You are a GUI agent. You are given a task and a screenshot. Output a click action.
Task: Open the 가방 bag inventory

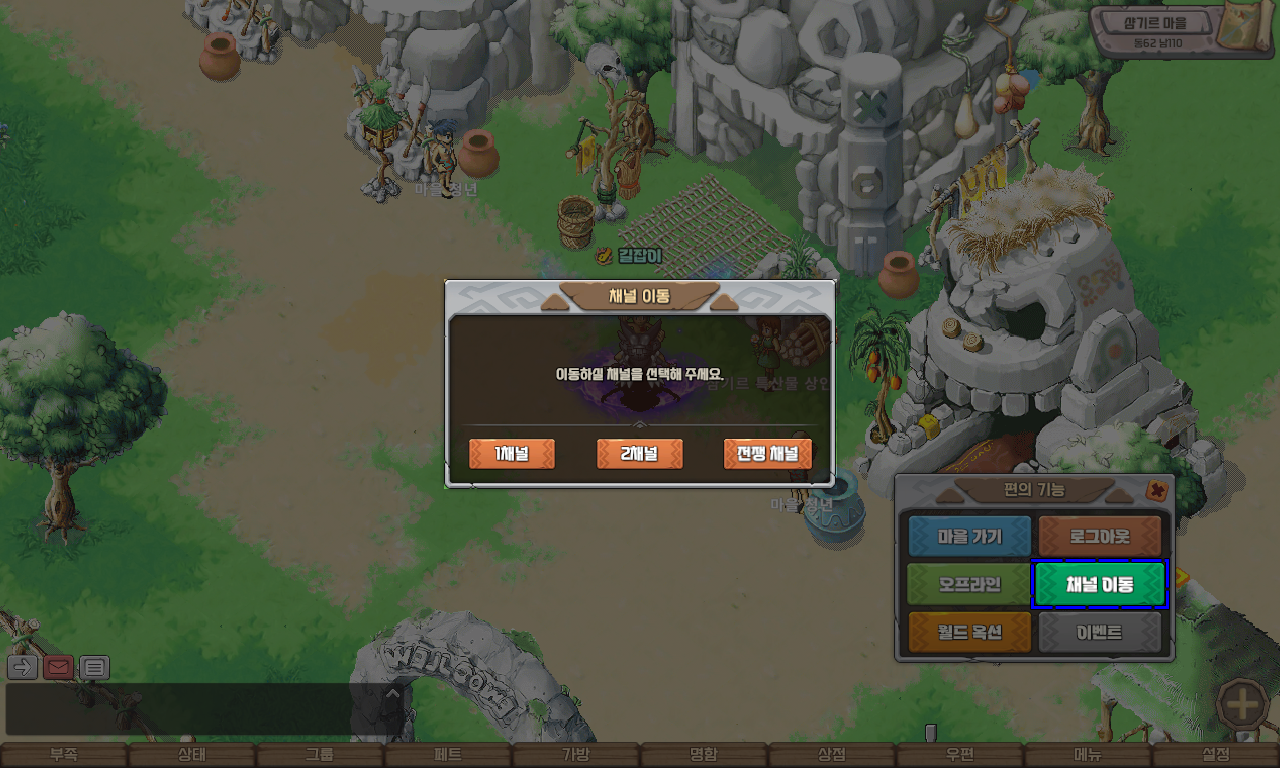576,755
